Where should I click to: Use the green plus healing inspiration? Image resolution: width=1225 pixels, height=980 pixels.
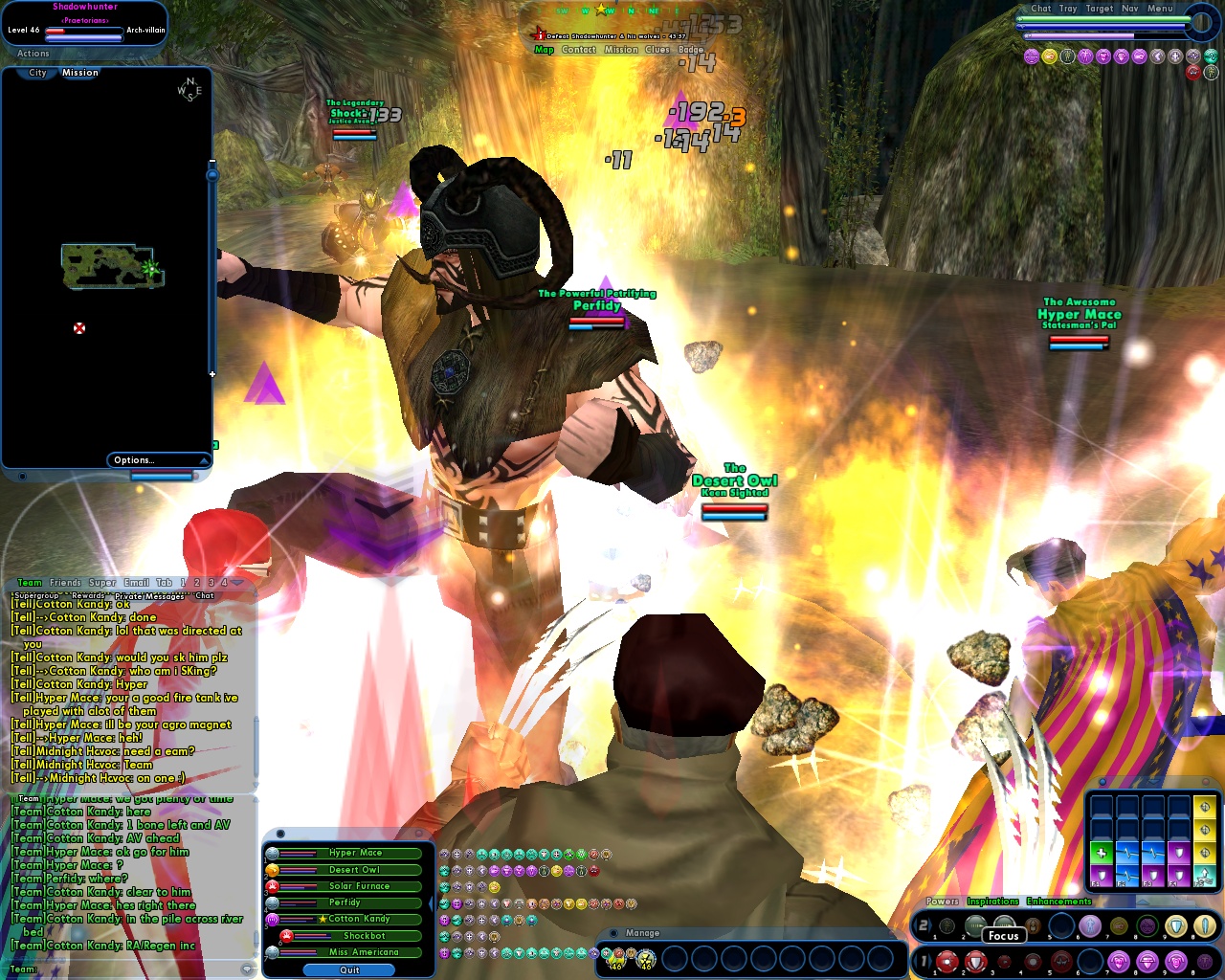pyautogui.click(x=1101, y=853)
